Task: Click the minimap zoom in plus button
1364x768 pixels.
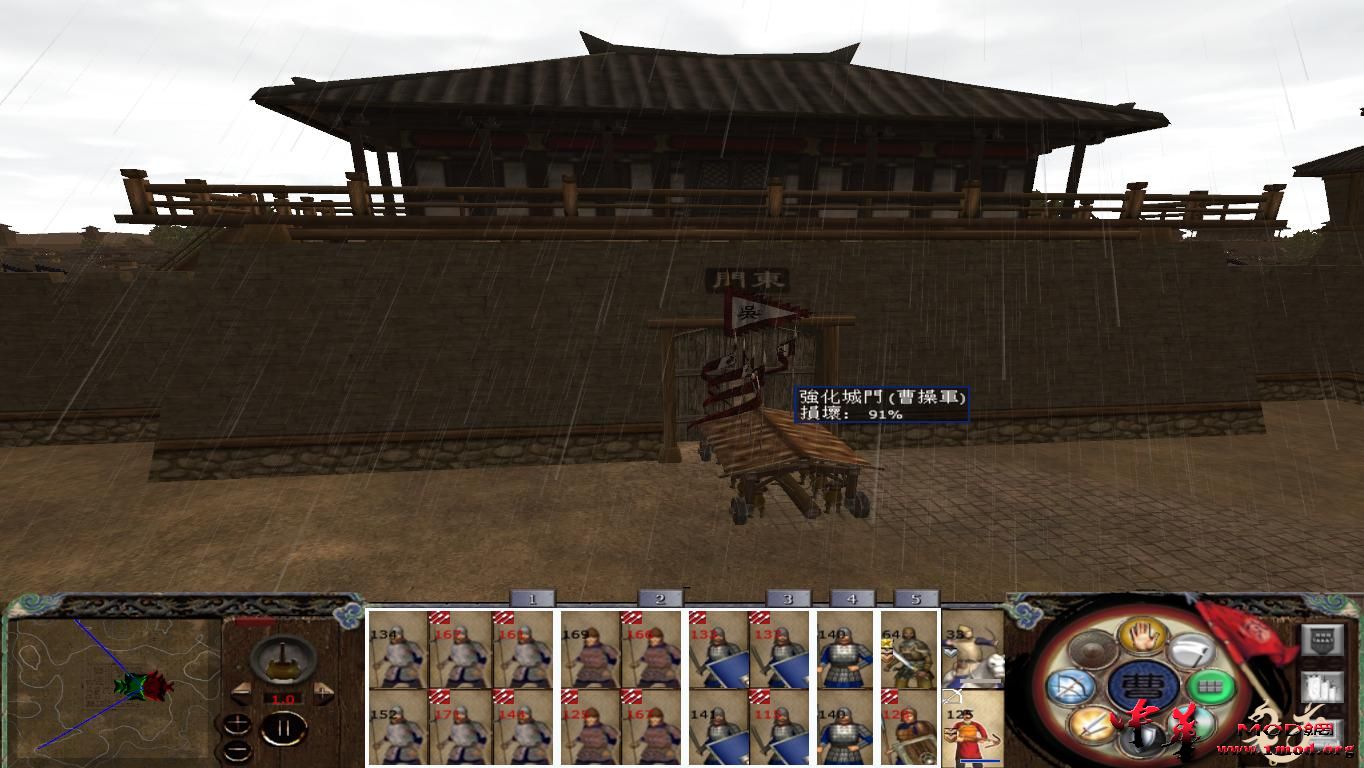Action: [x=238, y=722]
